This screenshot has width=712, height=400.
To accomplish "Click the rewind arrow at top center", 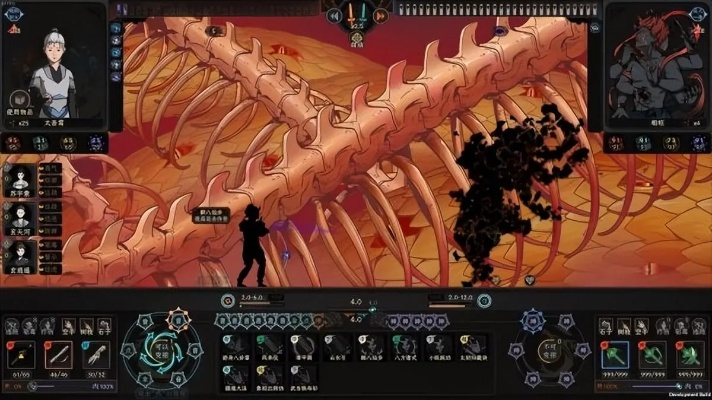I will tap(334, 15).
